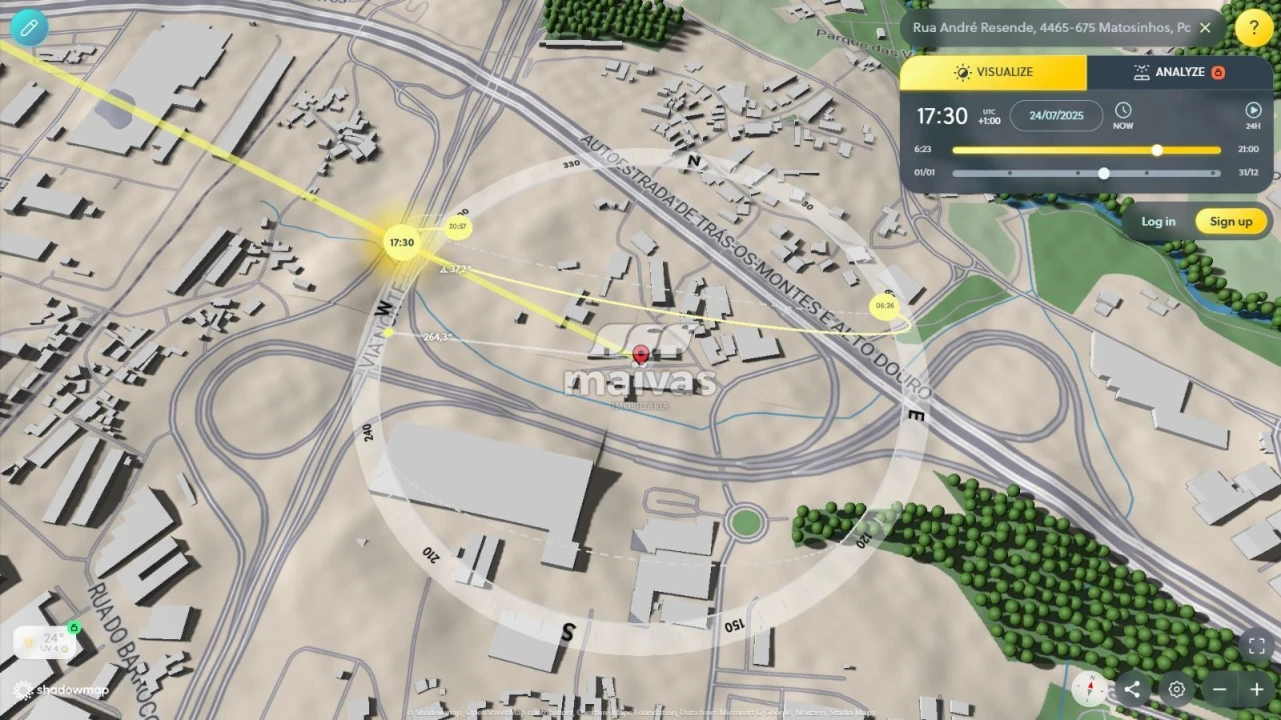Click the address search field
Image resolution: width=1281 pixels, height=720 pixels.
(1050, 28)
